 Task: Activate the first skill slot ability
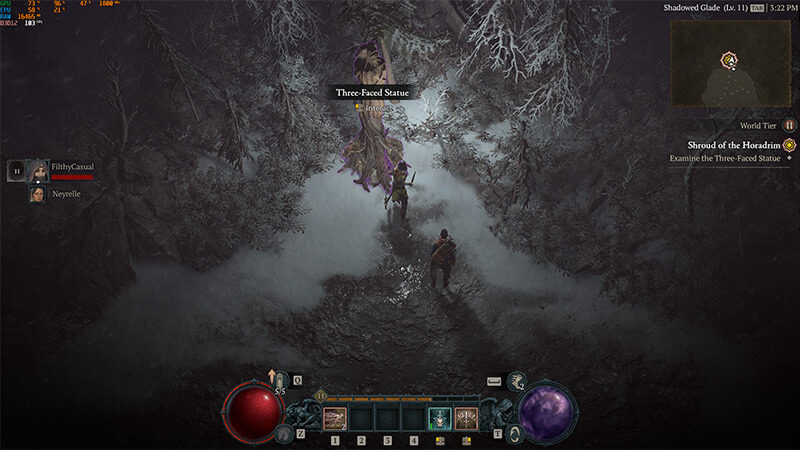click(336, 416)
